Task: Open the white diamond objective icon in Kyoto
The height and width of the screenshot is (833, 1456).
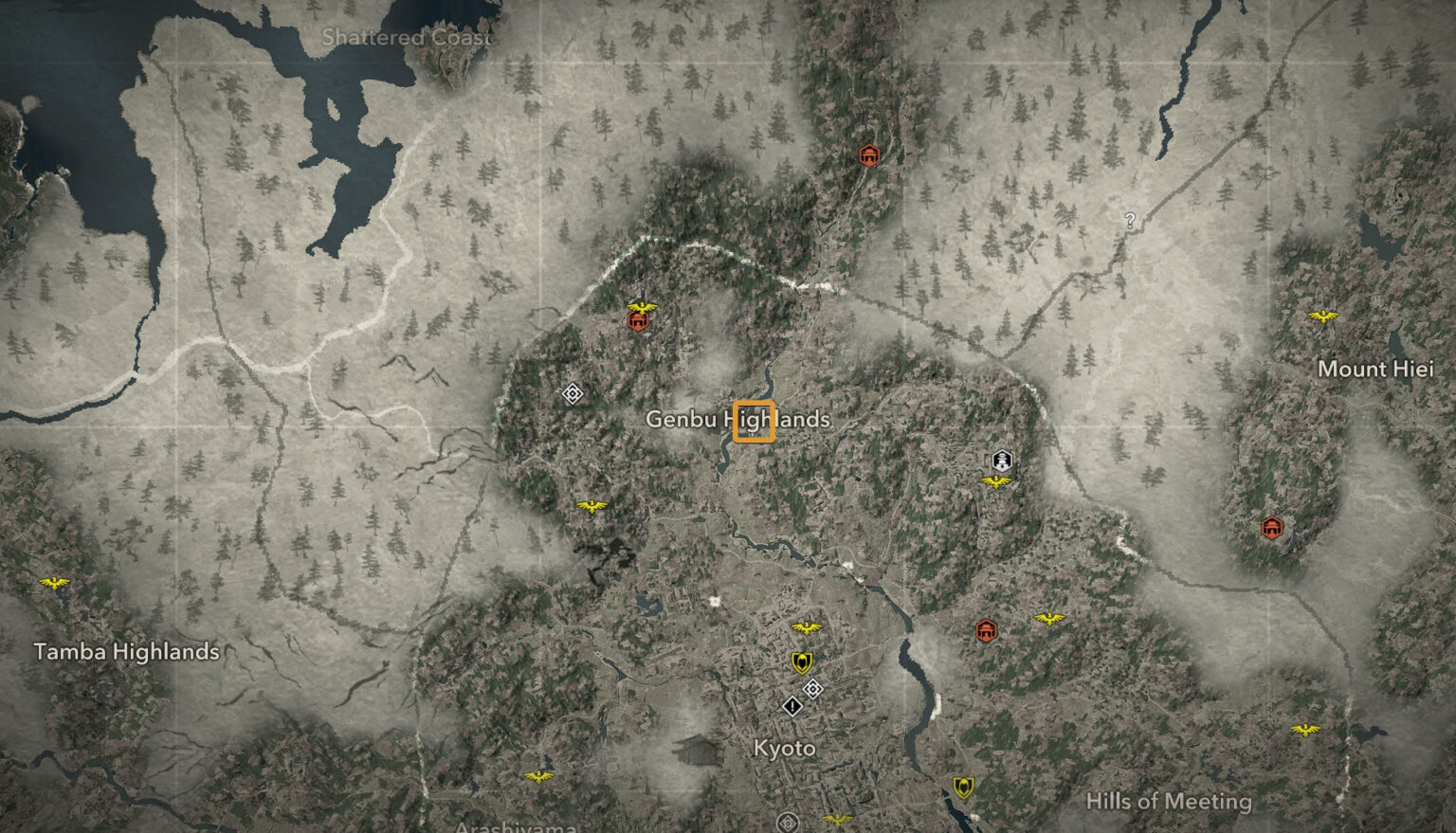Action: point(811,689)
